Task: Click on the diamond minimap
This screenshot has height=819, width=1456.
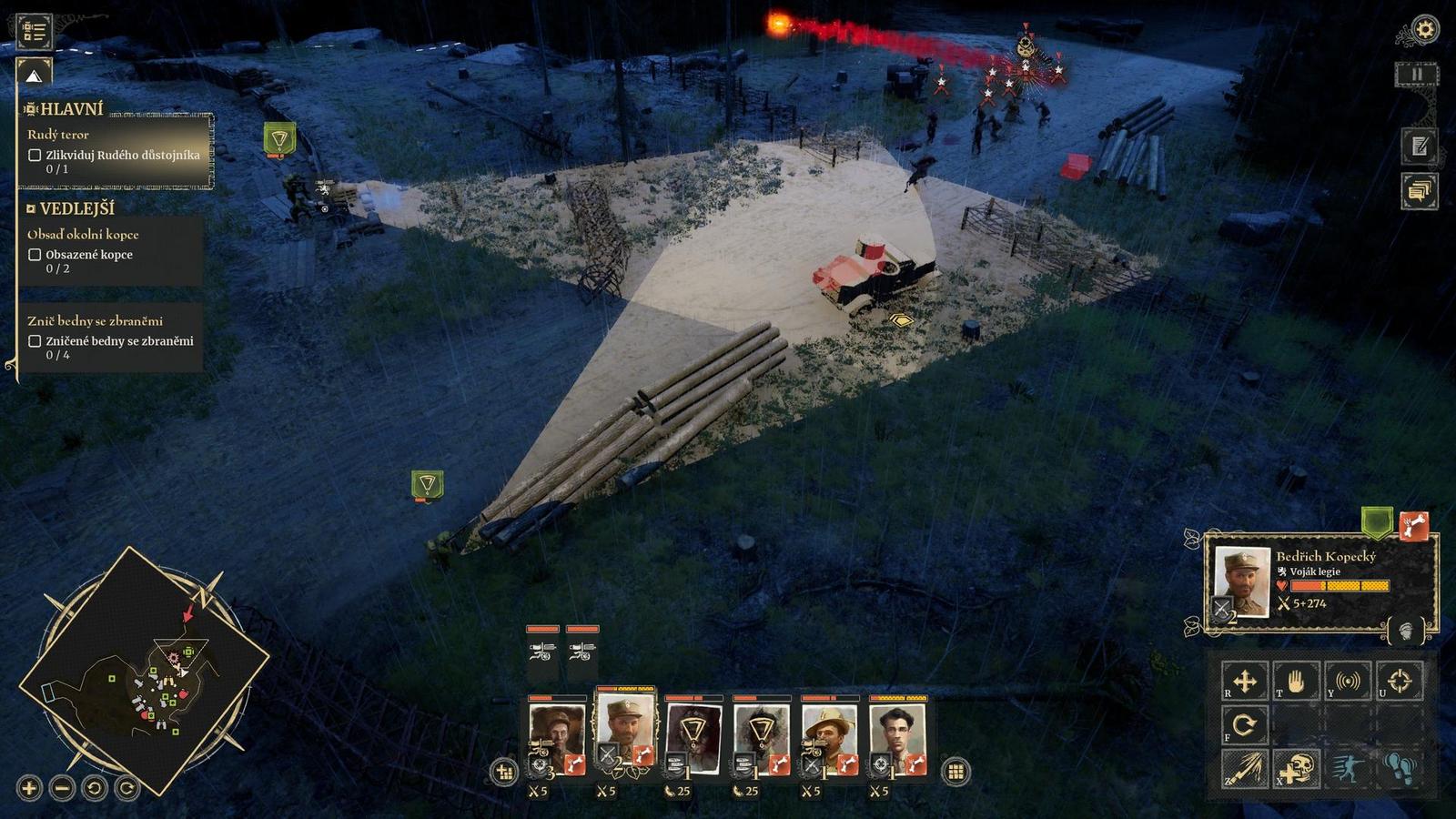Action: (x=144, y=672)
